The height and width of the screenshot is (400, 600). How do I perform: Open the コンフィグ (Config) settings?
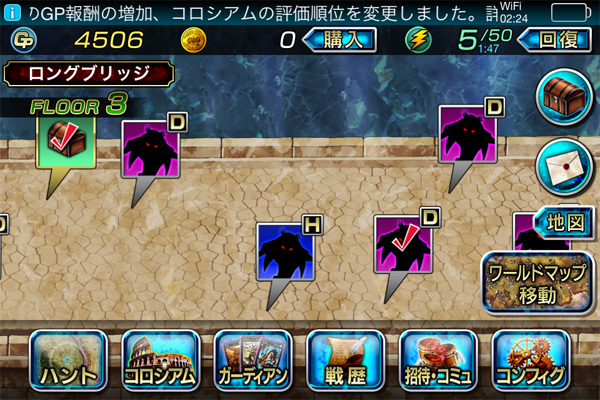point(530,361)
